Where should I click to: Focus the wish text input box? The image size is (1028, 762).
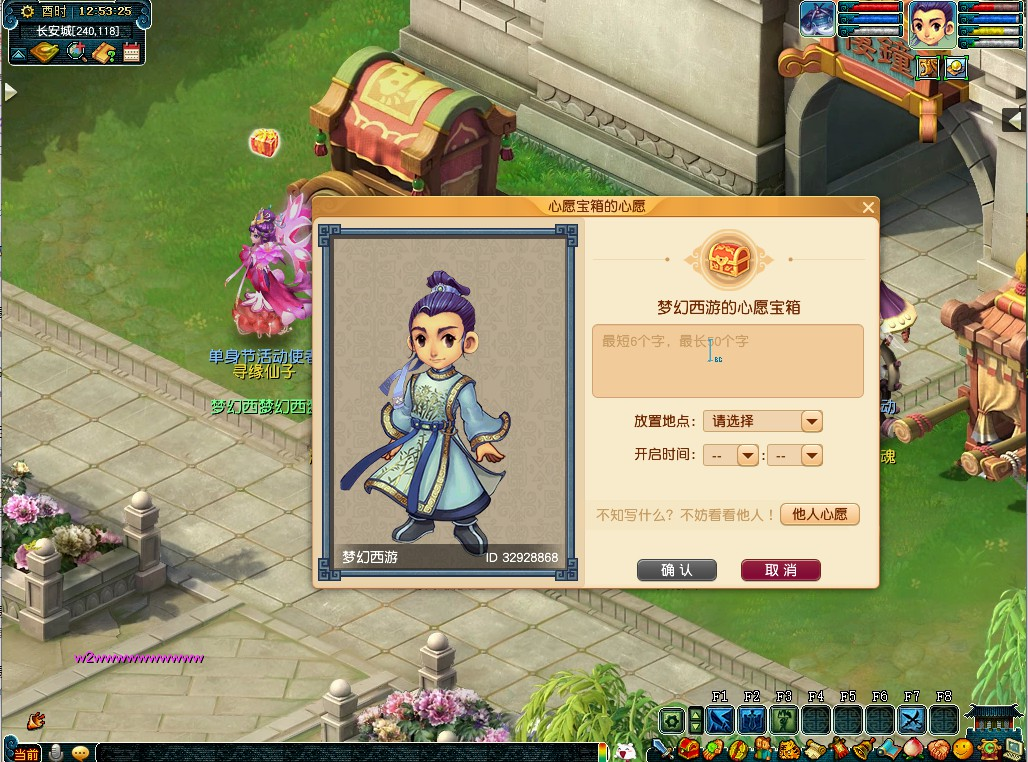pos(727,361)
